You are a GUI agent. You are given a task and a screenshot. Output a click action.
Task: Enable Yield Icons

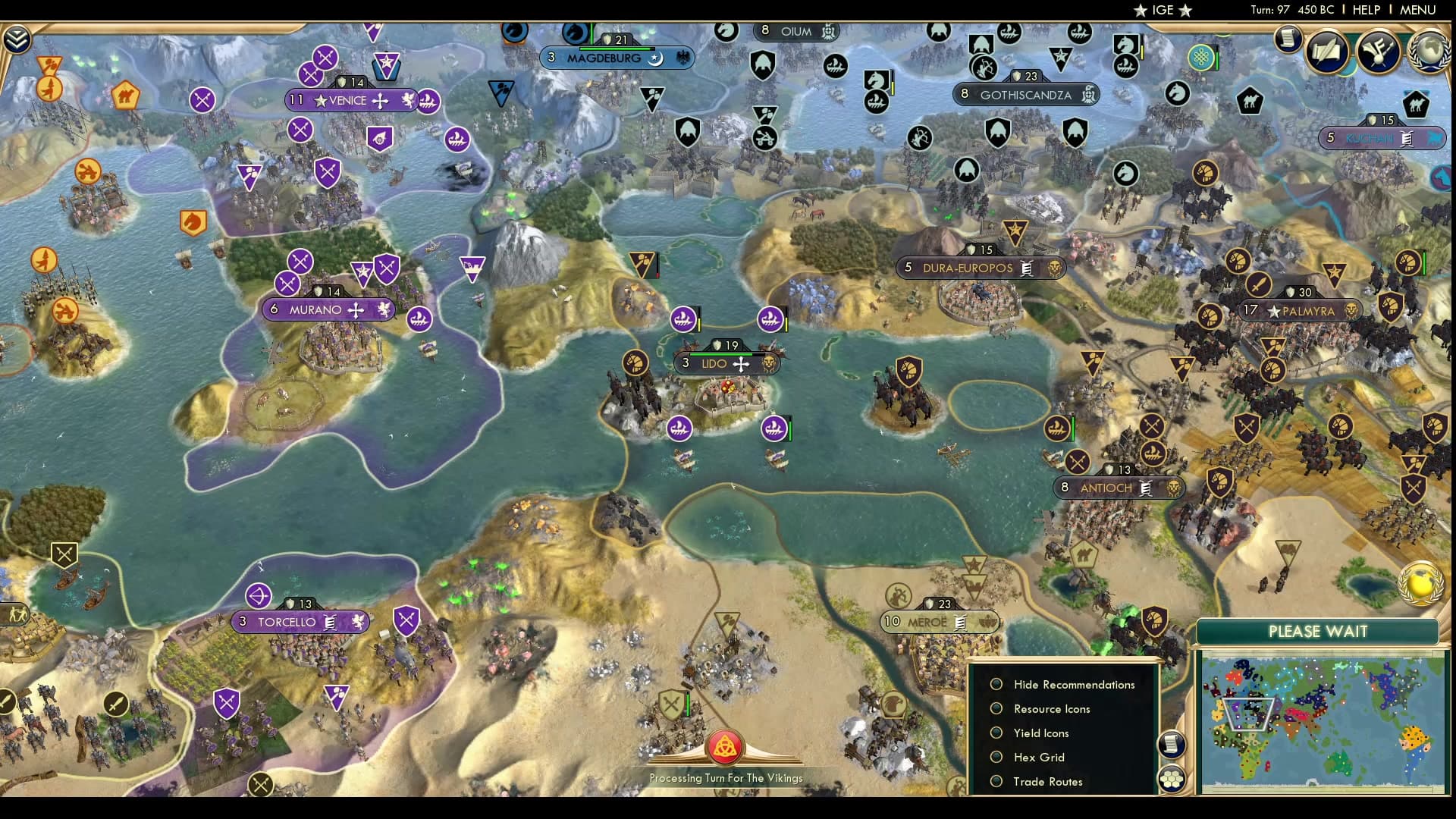click(x=996, y=733)
